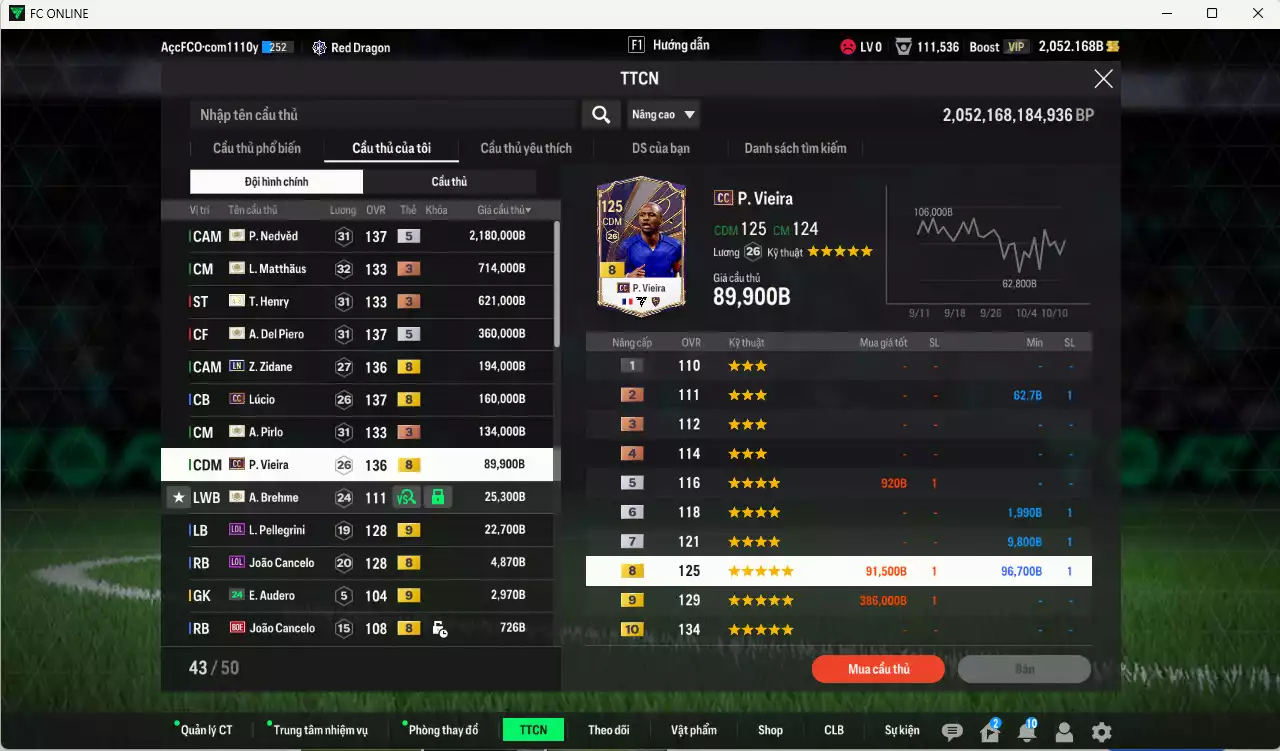This screenshot has width=1280, height=751.
Task: Open the chat bubble icon in bottom bar
Action: [x=952, y=732]
